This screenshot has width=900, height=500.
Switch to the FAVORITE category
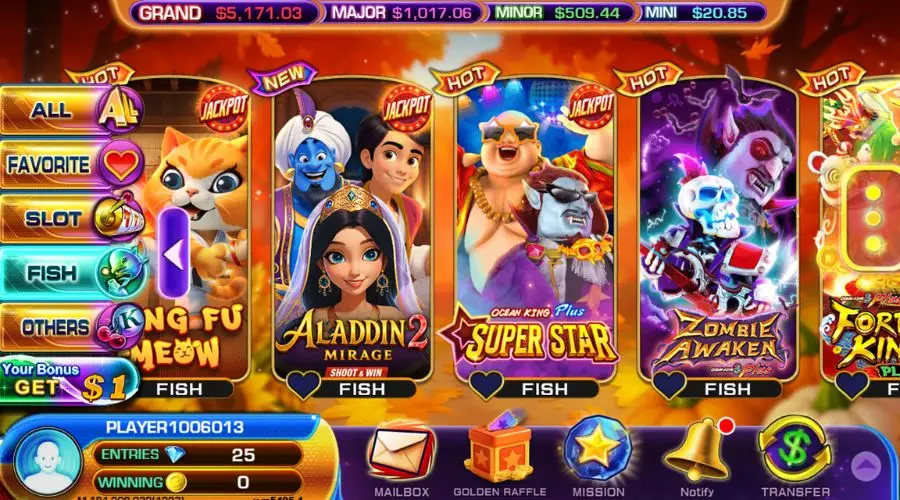(70, 165)
